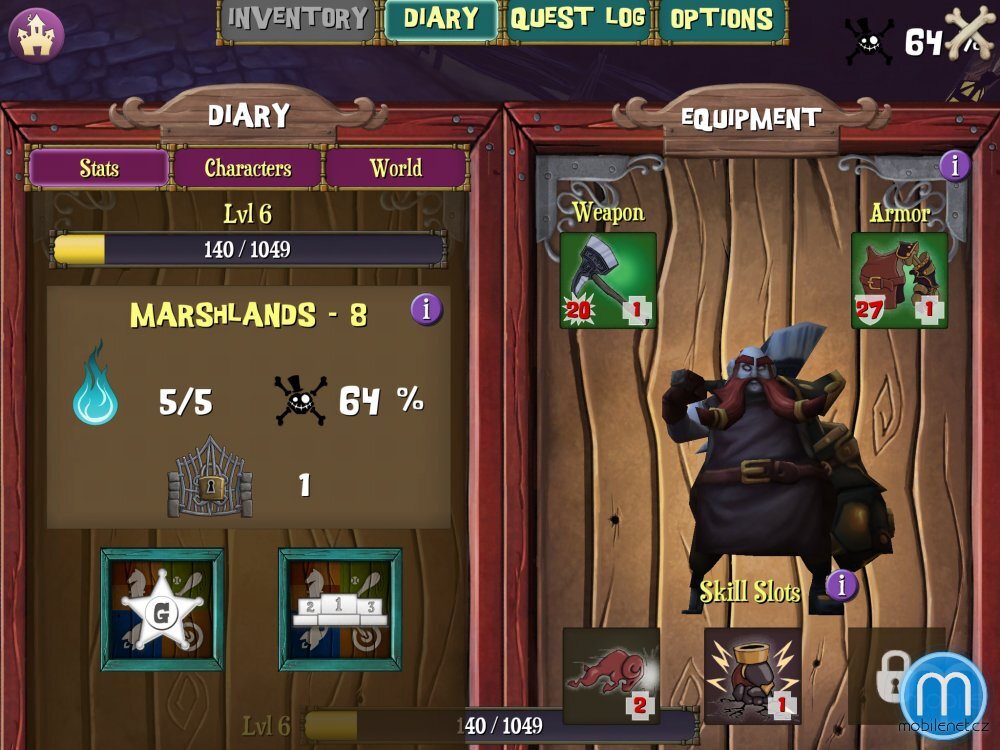Show equipment info via top info icon

tap(954, 165)
